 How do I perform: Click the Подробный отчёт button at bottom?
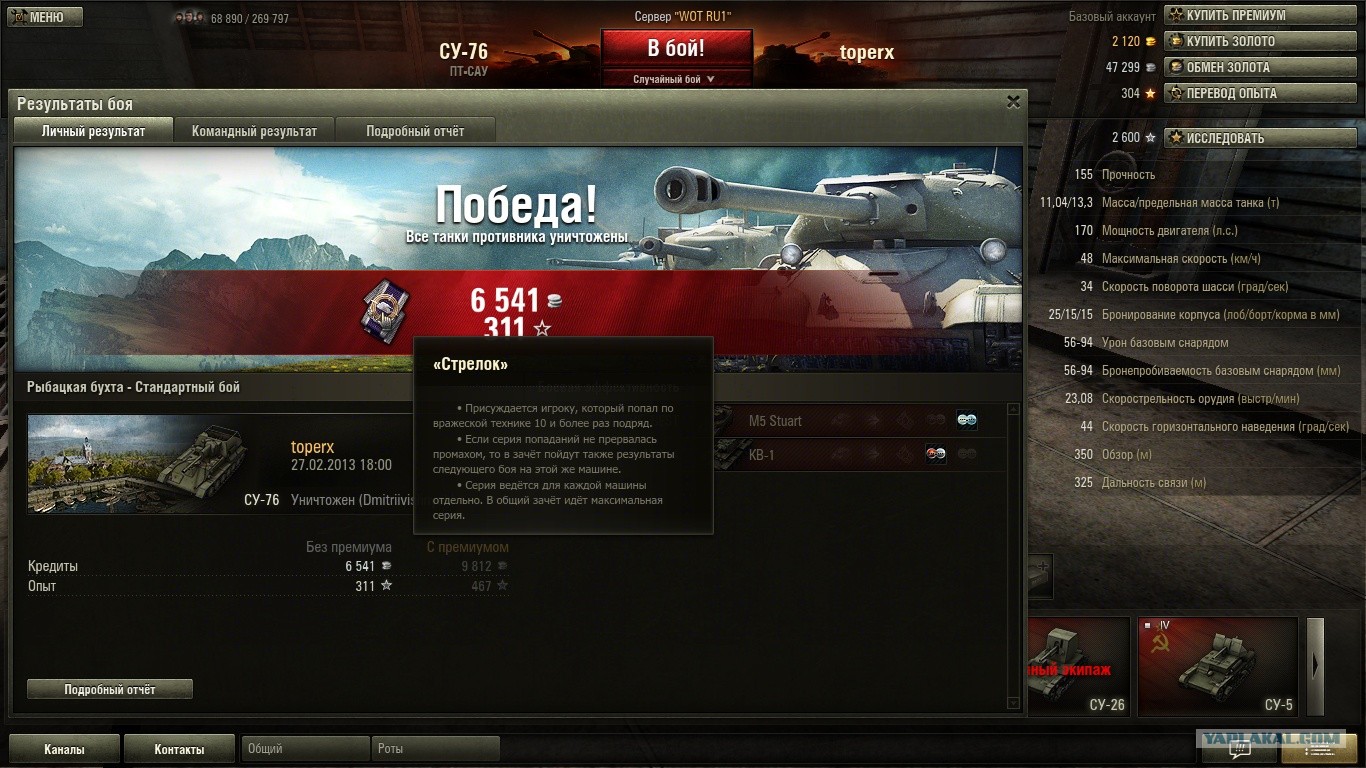(x=110, y=689)
